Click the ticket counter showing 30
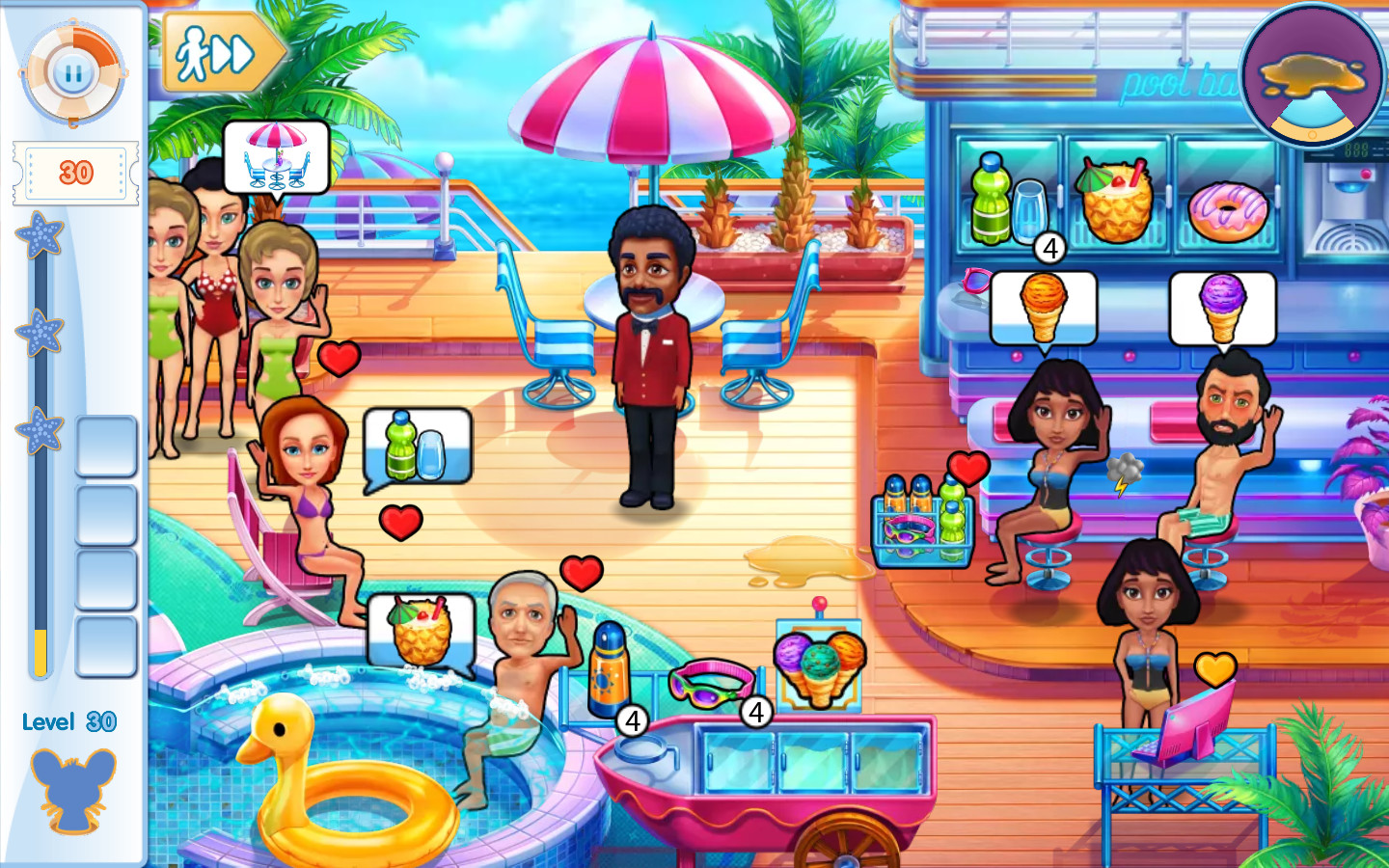 tap(74, 174)
